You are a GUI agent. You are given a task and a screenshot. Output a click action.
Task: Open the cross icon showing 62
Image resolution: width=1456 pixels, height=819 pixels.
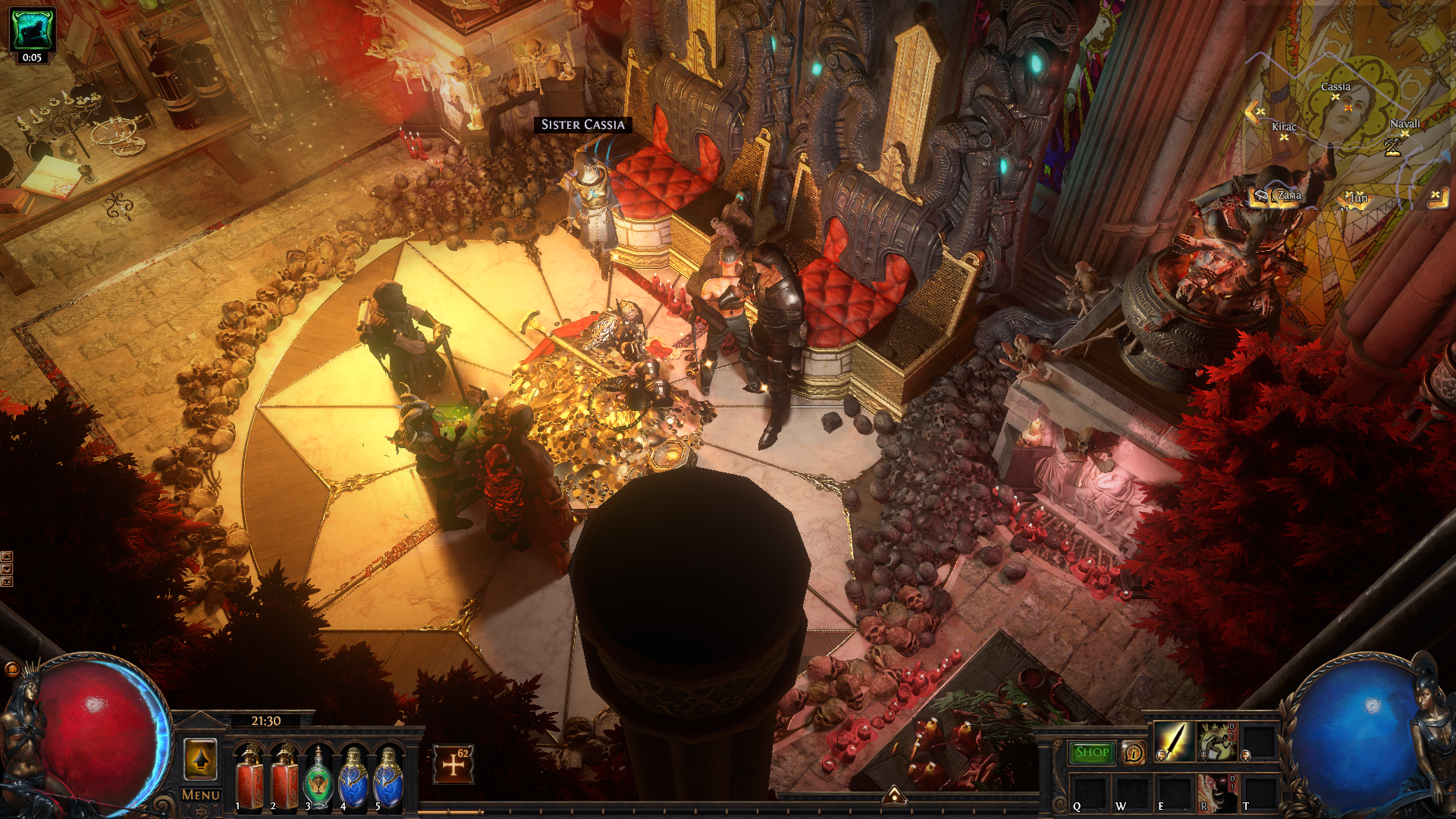click(453, 764)
